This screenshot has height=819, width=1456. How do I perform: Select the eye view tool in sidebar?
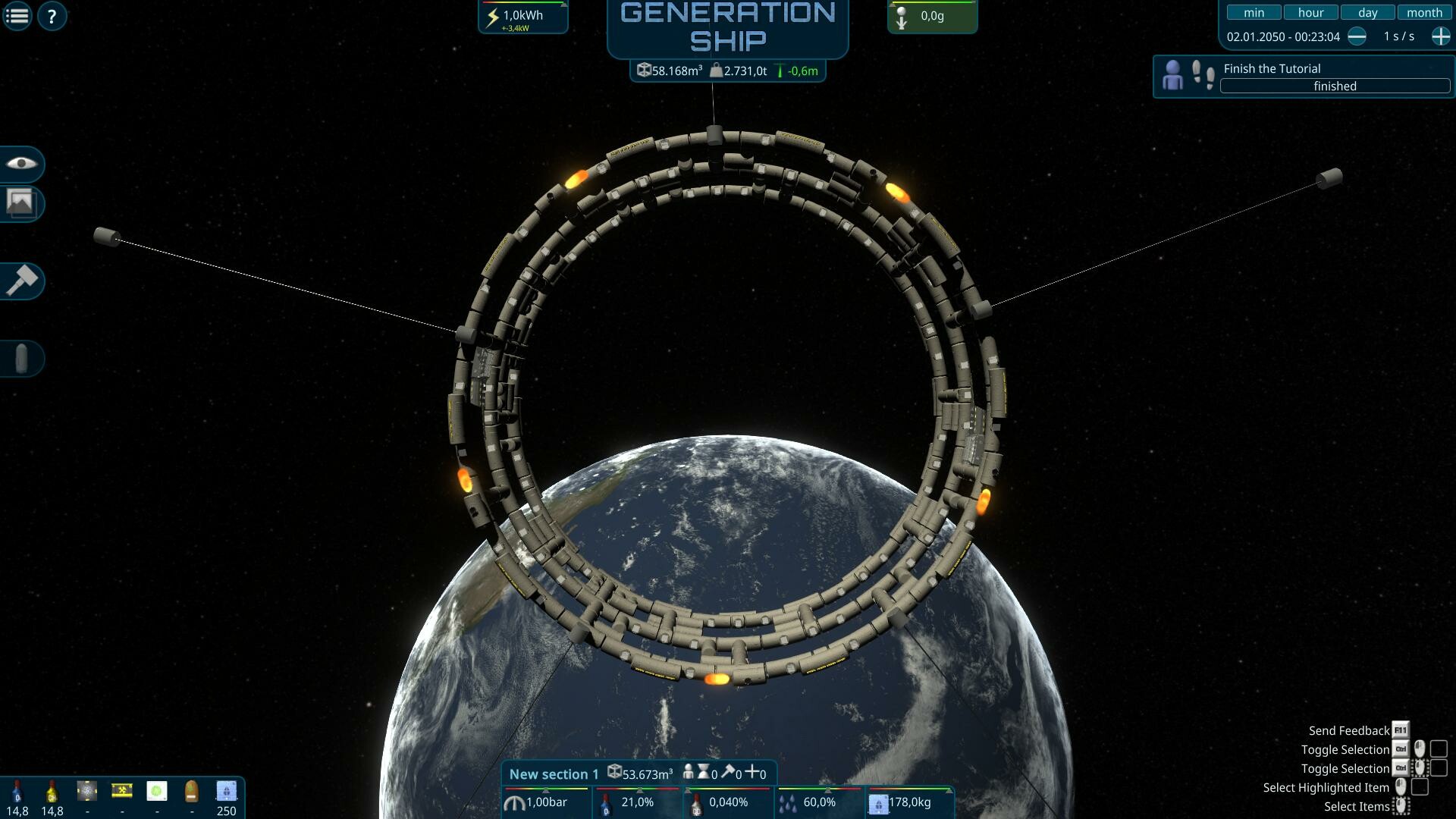tap(22, 165)
